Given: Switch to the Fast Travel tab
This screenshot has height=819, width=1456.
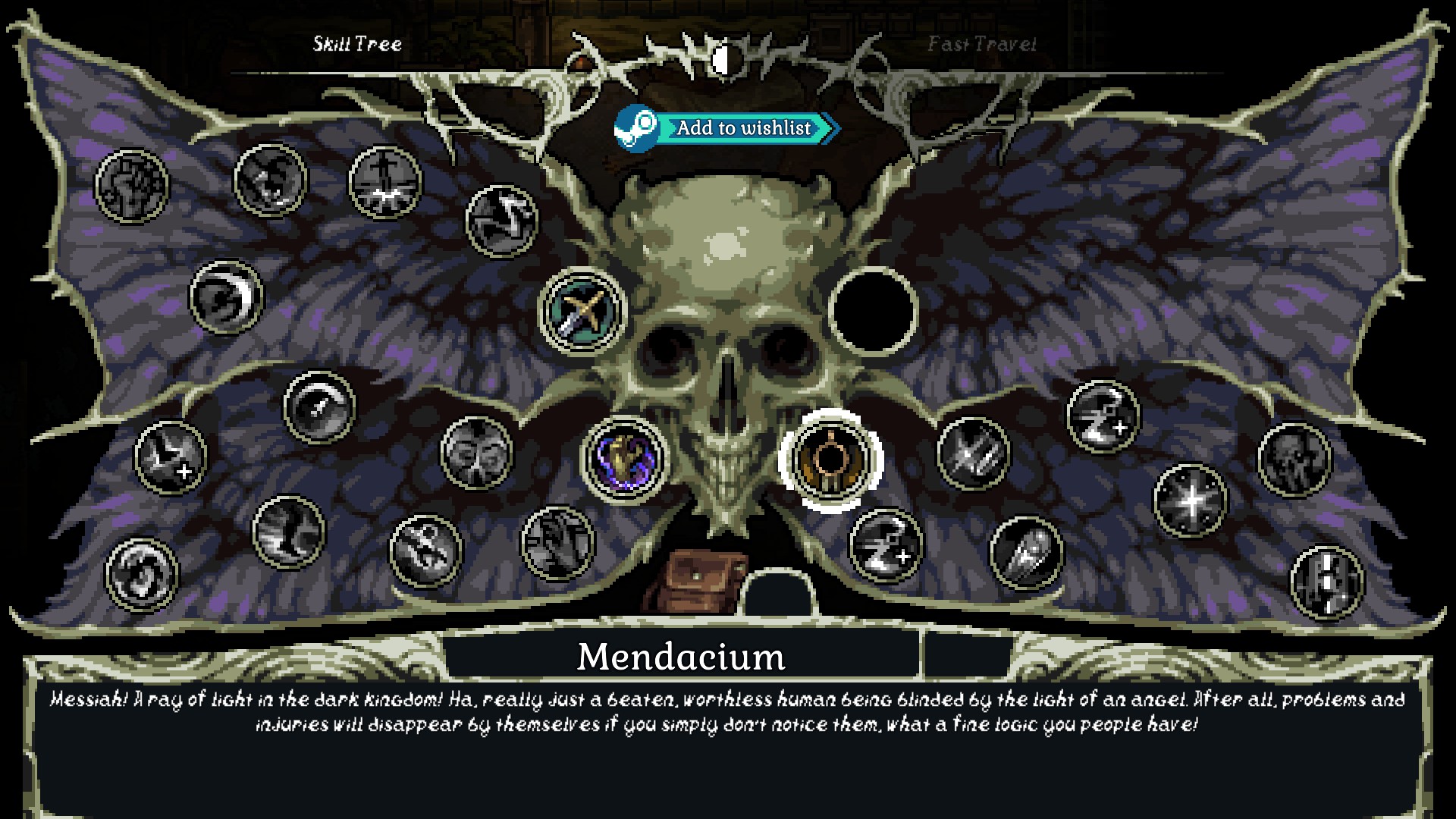Looking at the screenshot, I should [981, 44].
